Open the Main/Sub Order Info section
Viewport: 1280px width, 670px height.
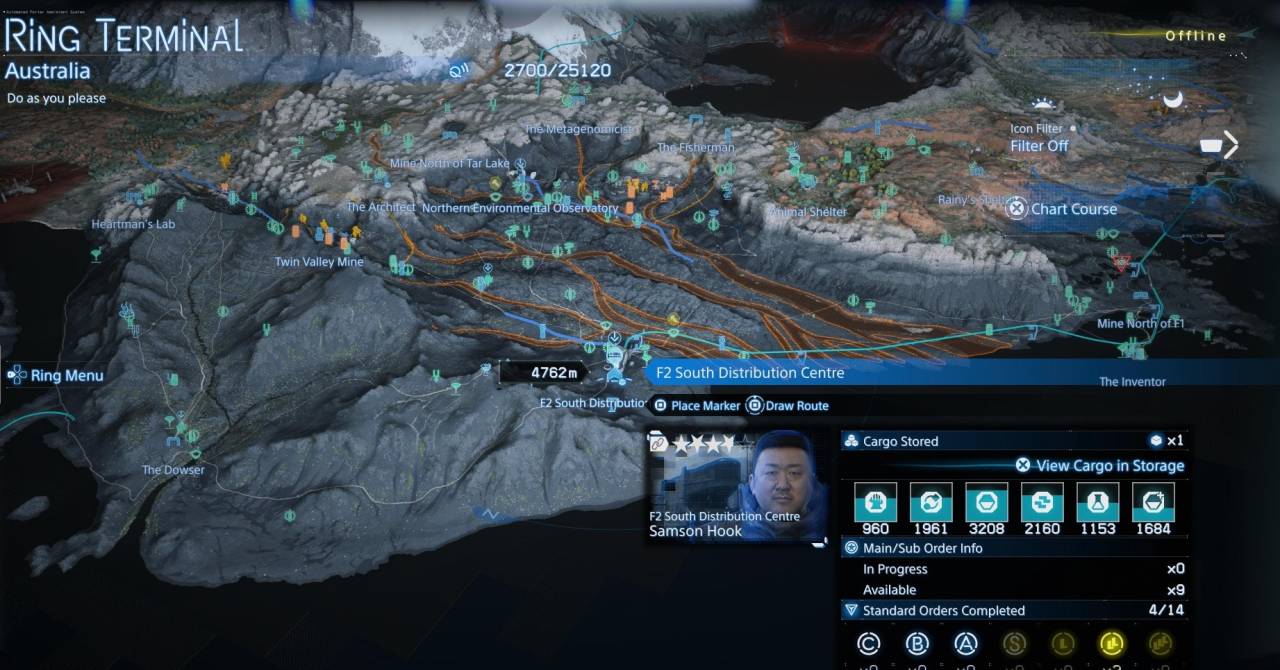click(922, 548)
